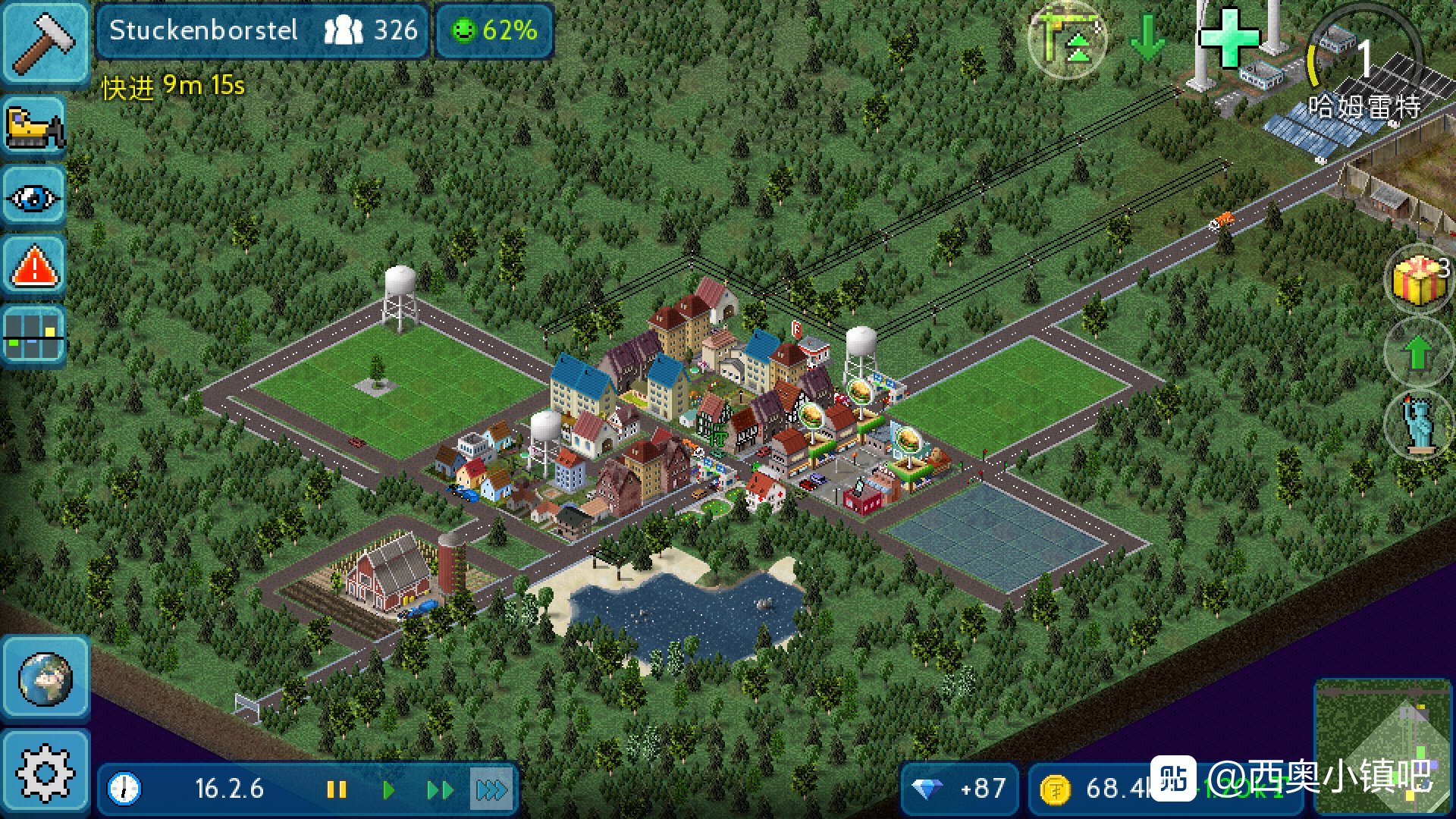Open the eye view options
The image size is (1456, 819).
[x=34, y=197]
